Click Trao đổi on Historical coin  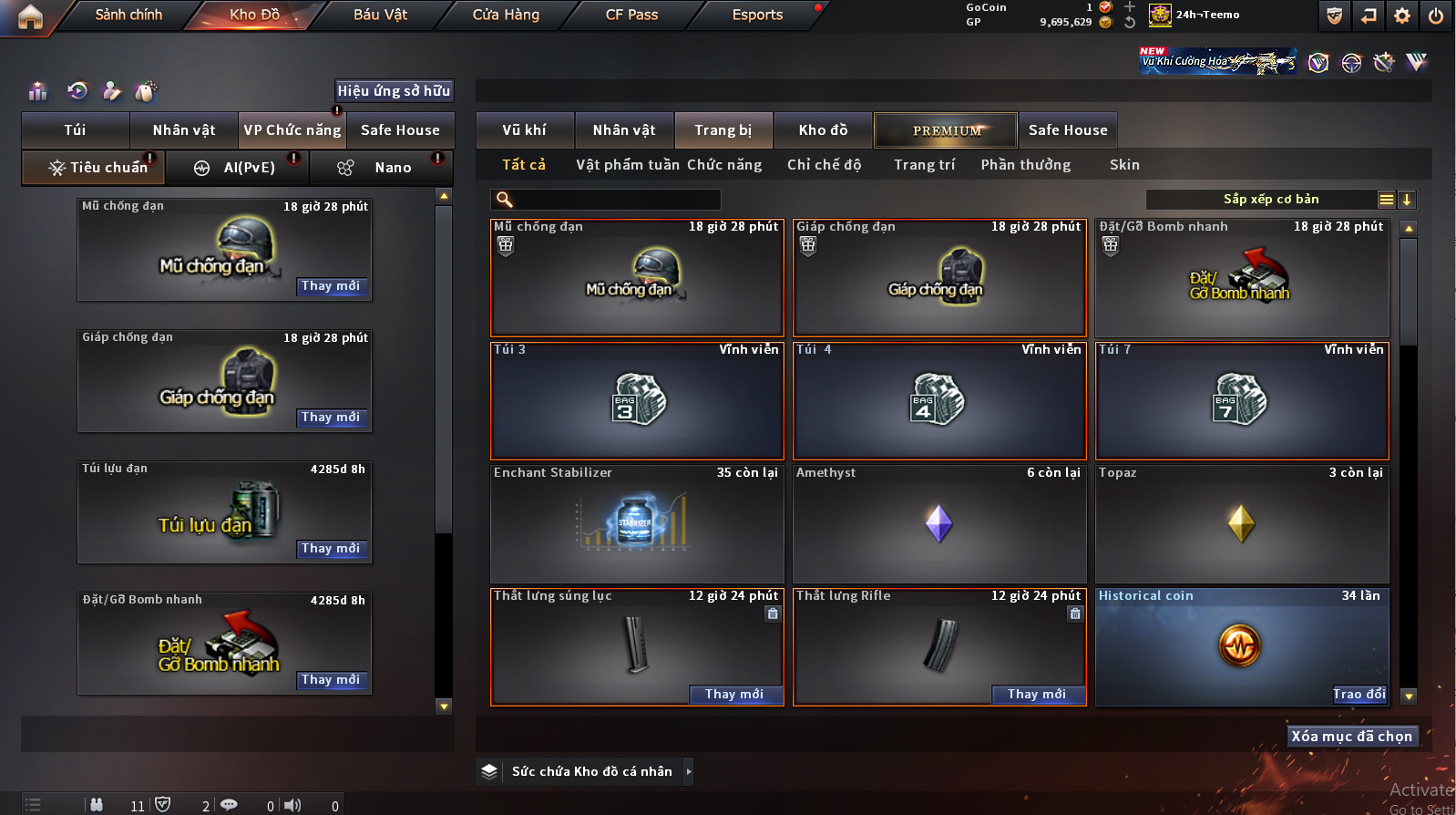(x=1359, y=695)
